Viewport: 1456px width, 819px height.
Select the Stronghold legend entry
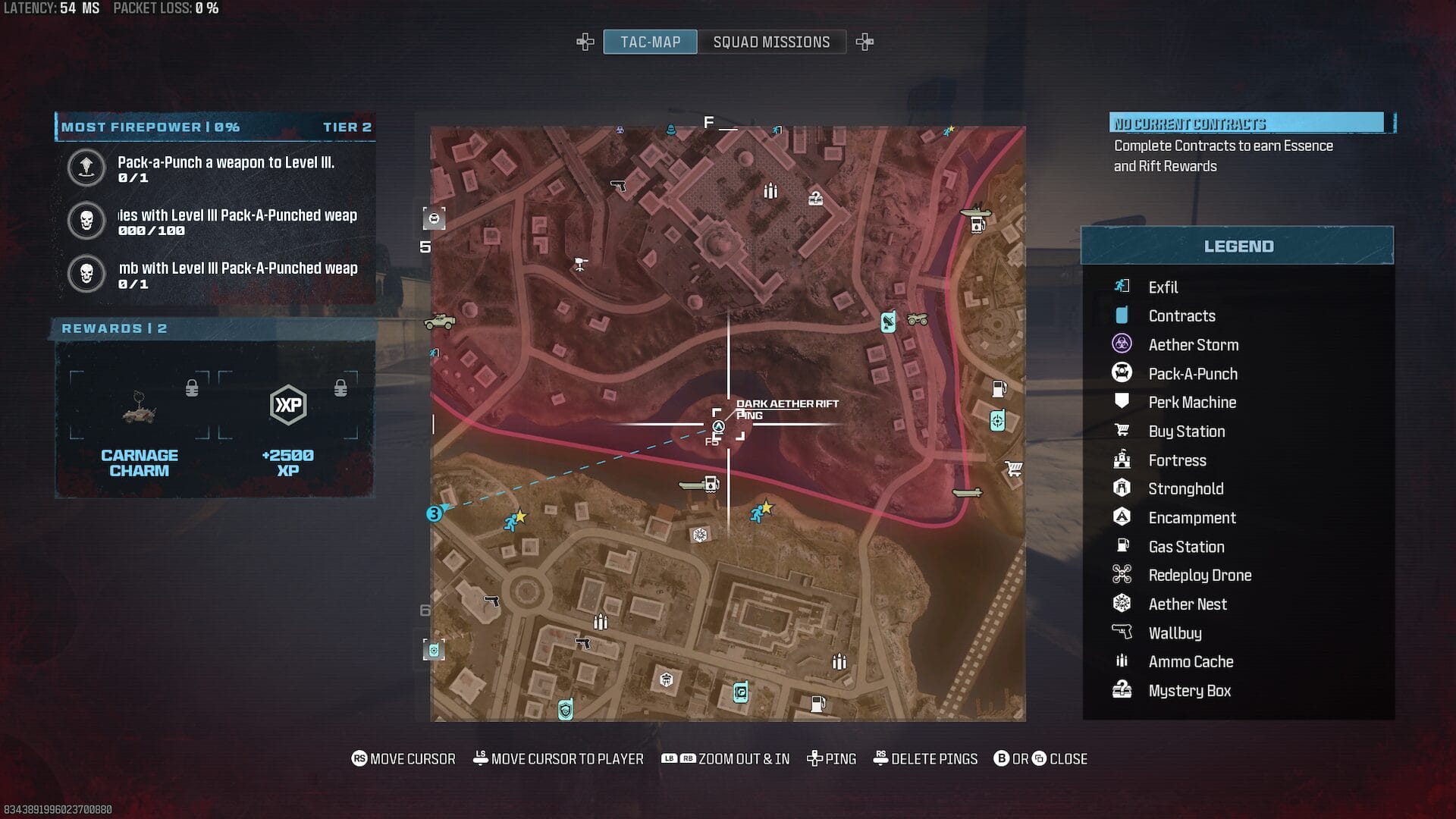[1185, 489]
